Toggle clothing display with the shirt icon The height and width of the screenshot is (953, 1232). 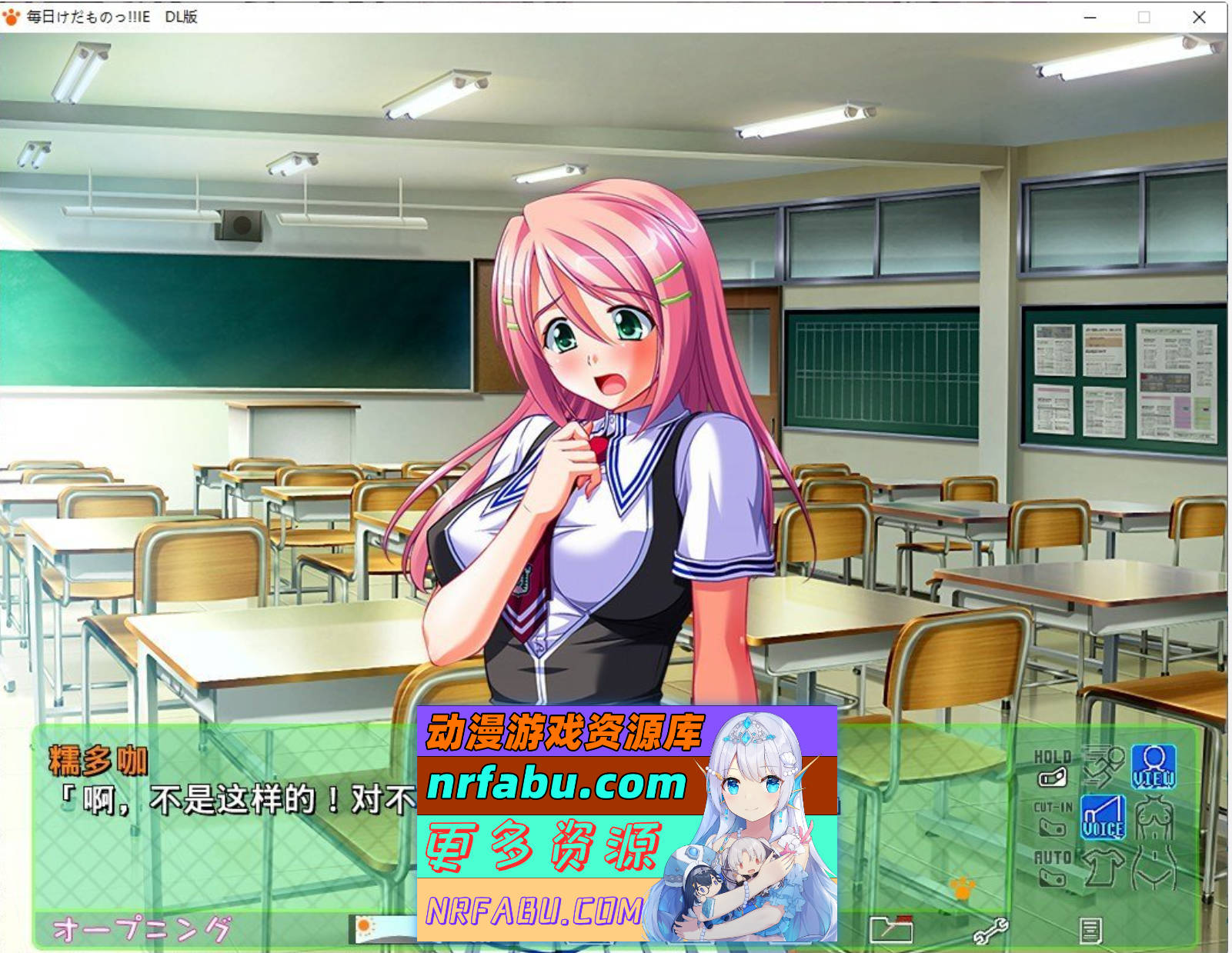click(x=1102, y=868)
